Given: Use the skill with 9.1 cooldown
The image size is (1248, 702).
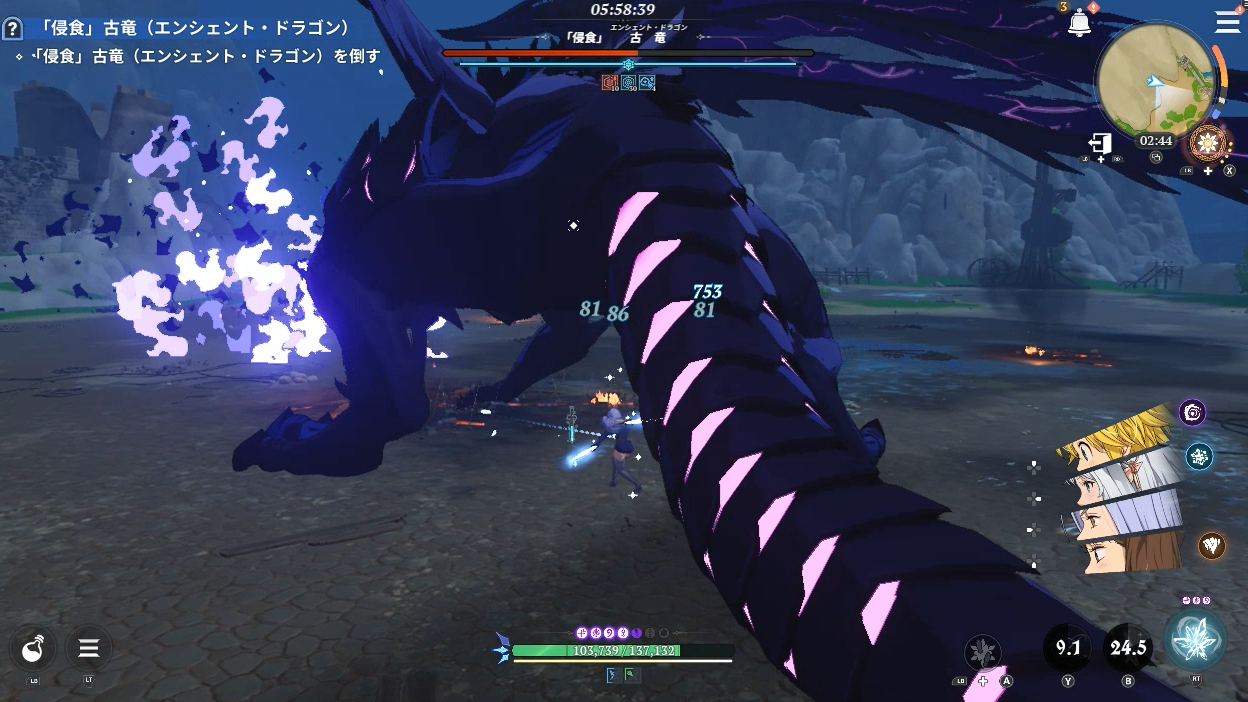Looking at the screenshot, I should point(1067,648).
